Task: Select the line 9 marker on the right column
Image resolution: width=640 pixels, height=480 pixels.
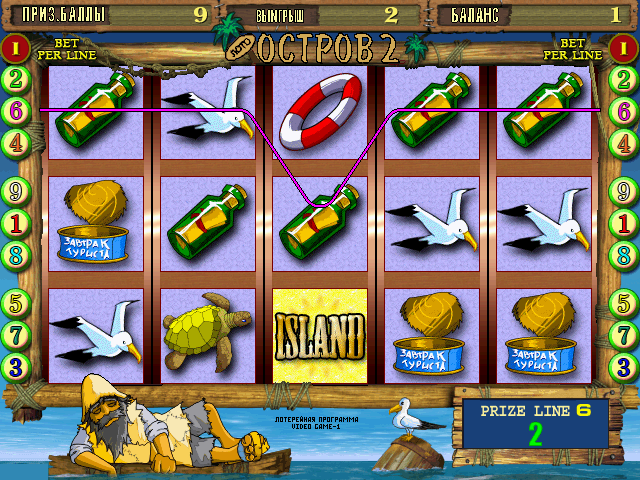Action: click(x=624, y=190)
